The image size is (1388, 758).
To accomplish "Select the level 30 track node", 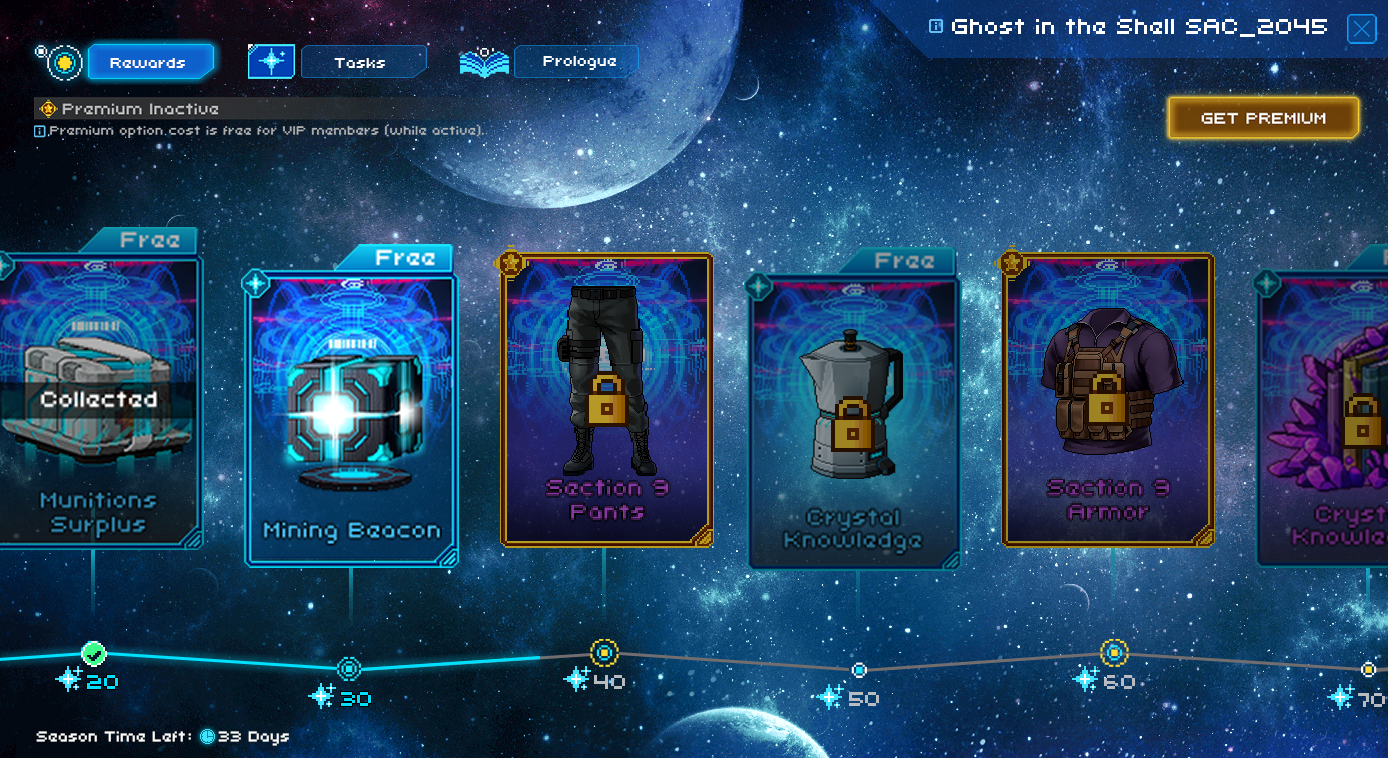I will point(349,669).
